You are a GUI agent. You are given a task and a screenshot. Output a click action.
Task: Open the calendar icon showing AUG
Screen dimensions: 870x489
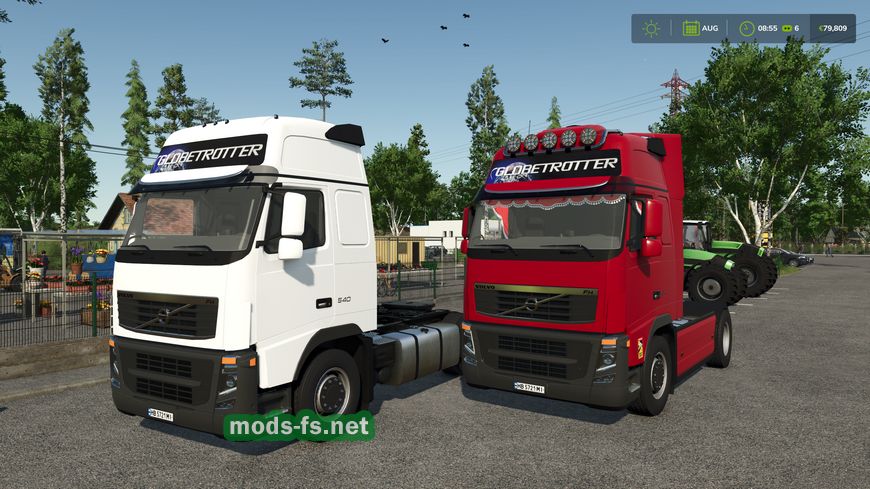pyautogui.click(x=691, y=28)
